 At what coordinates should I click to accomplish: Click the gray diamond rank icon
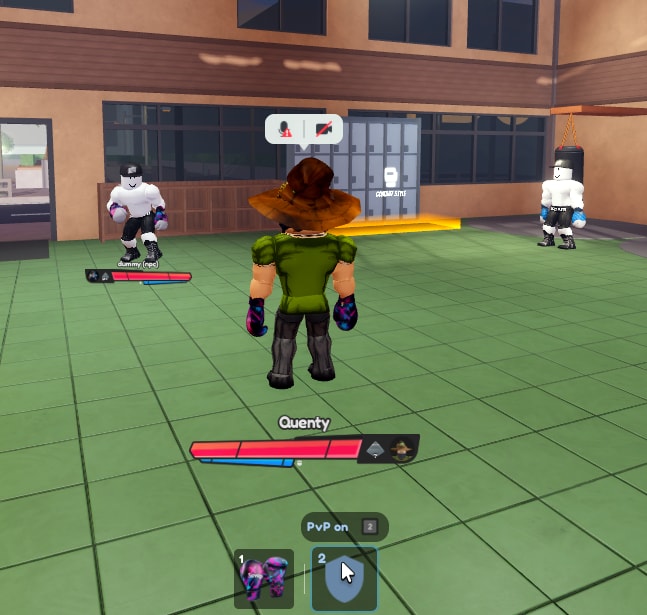point(375,449)
